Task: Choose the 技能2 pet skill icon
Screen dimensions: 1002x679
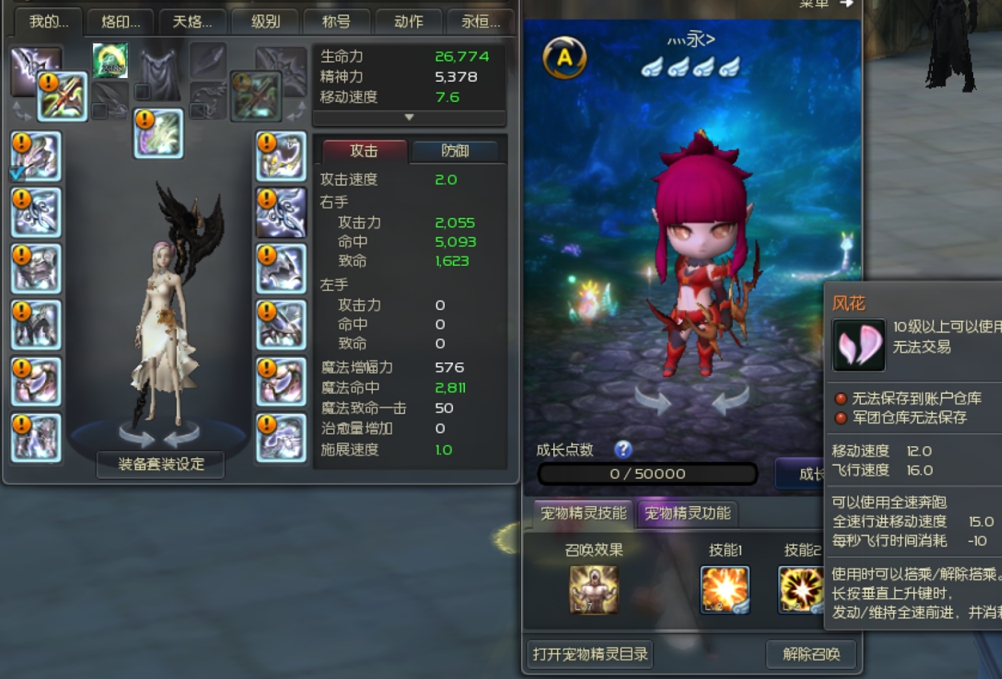Action: 801,589
